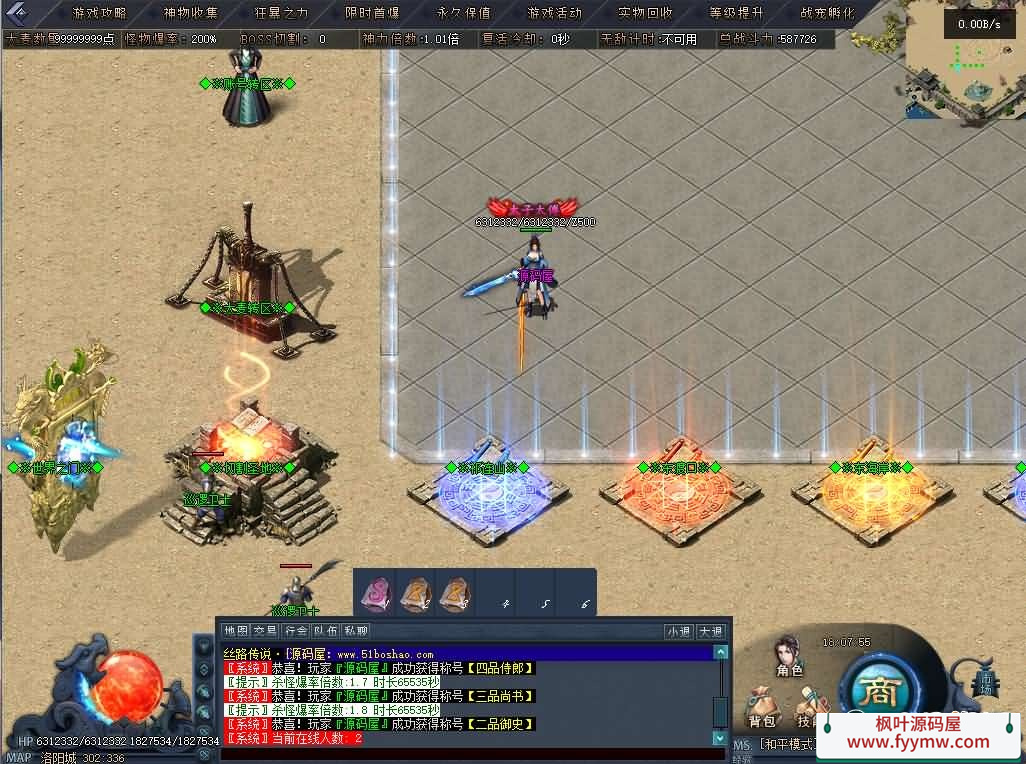1026x764 pixels.
Task: Open the 限时首爆 menu
Action: pos(372,13)
